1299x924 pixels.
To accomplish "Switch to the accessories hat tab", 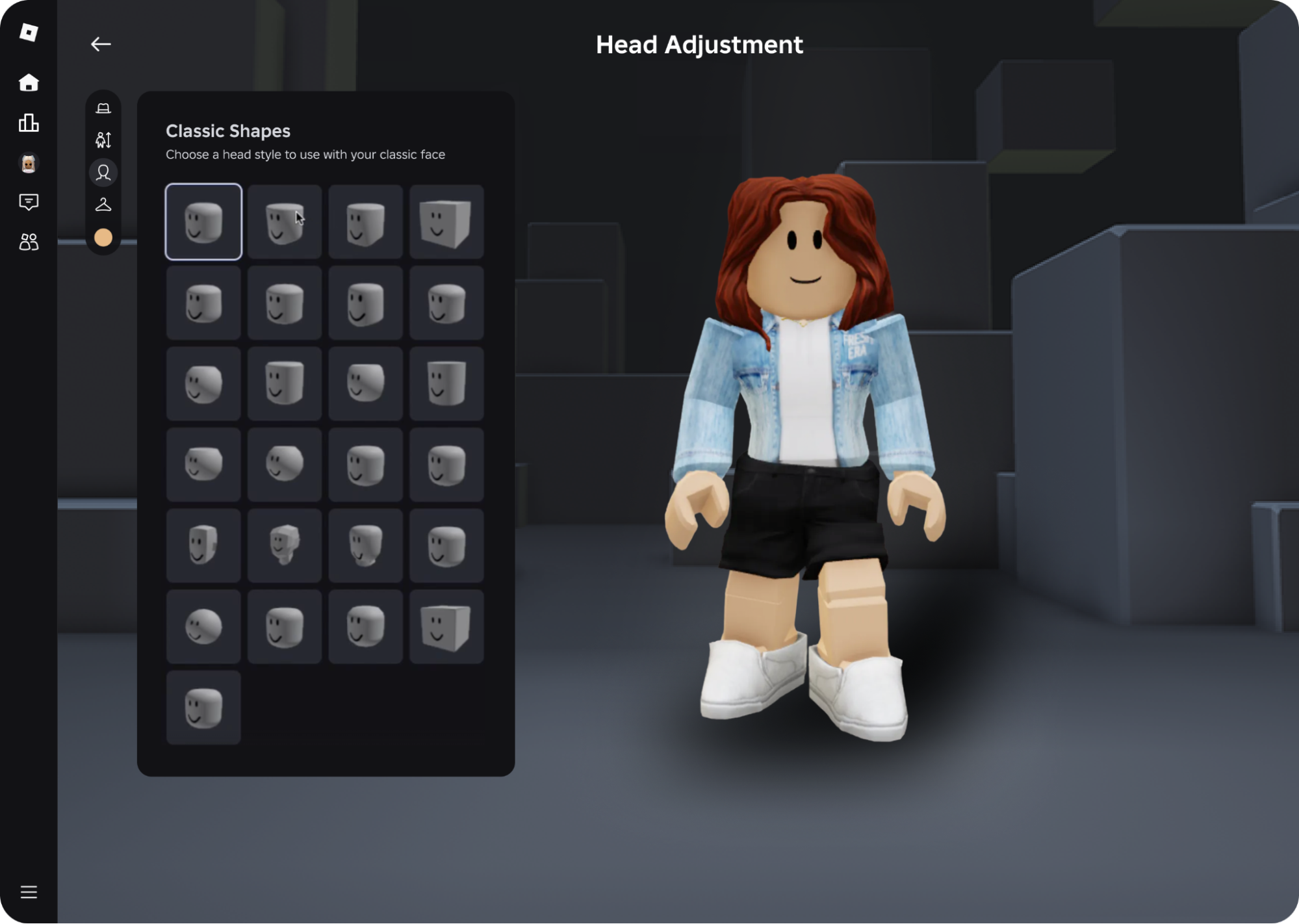I will (103, 107).
